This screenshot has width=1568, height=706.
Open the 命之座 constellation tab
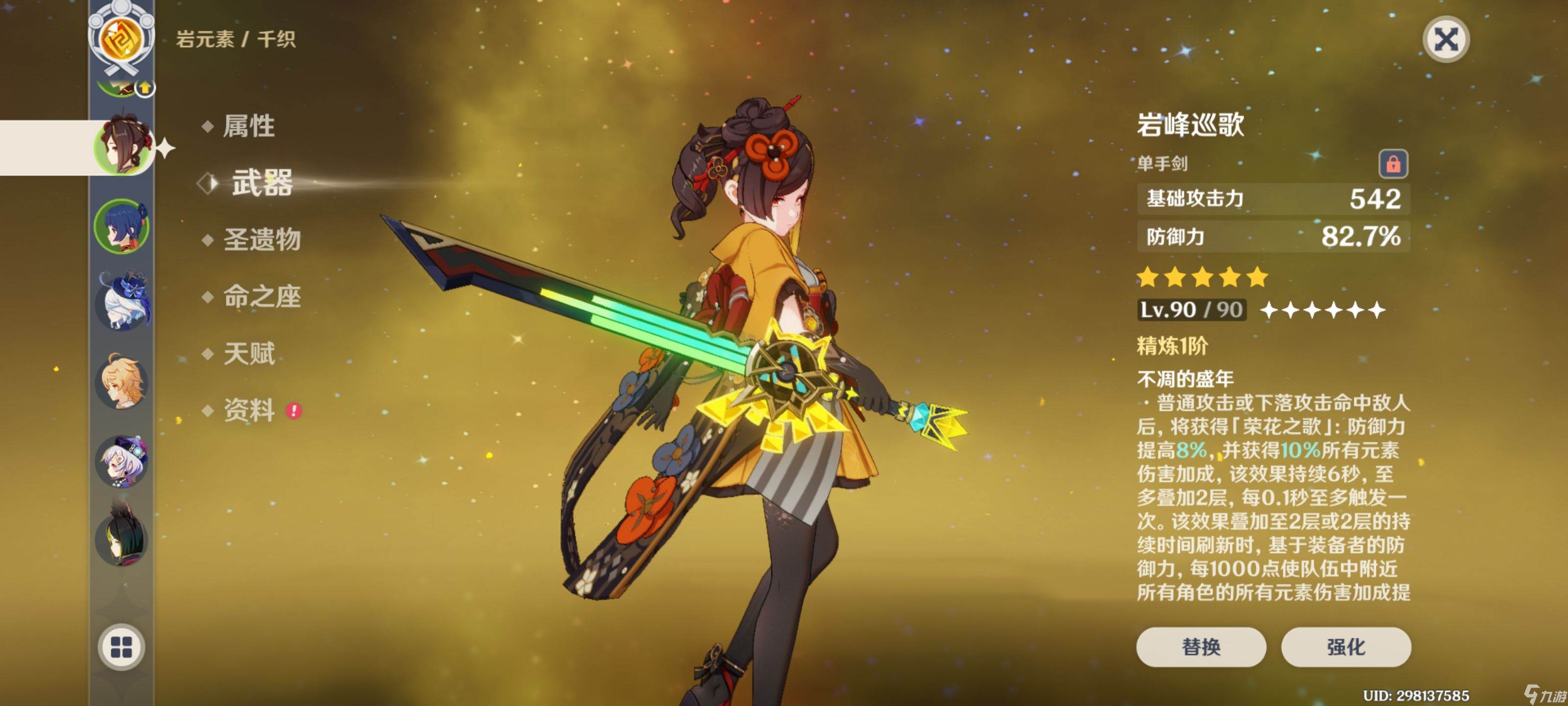pos(261,297)
